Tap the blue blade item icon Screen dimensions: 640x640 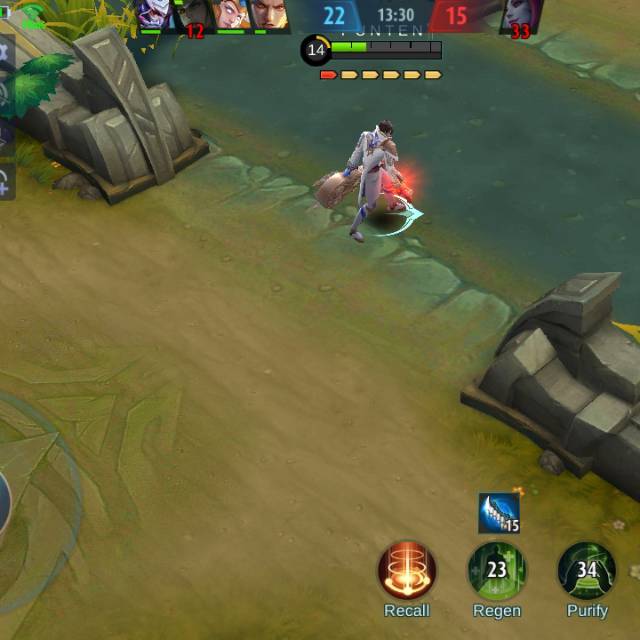(x=498, y=513)
